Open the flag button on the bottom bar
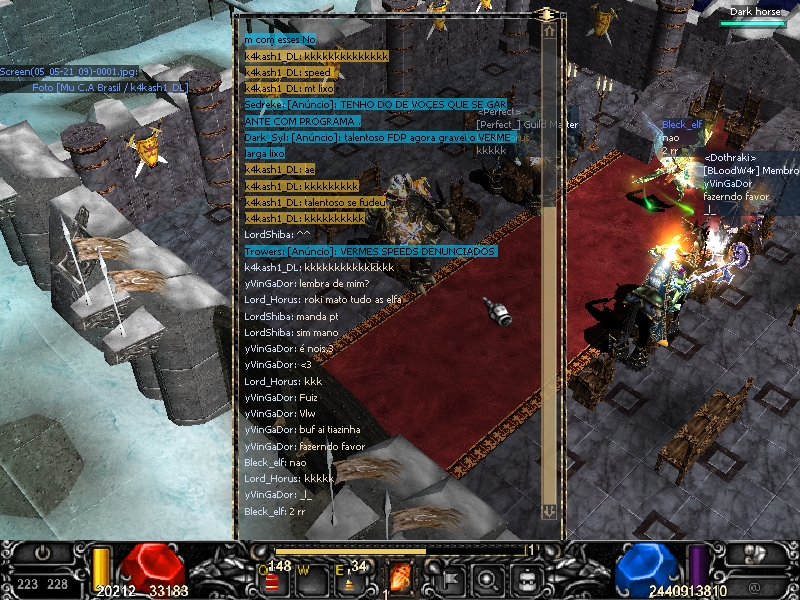 click(x=449, y=578)
